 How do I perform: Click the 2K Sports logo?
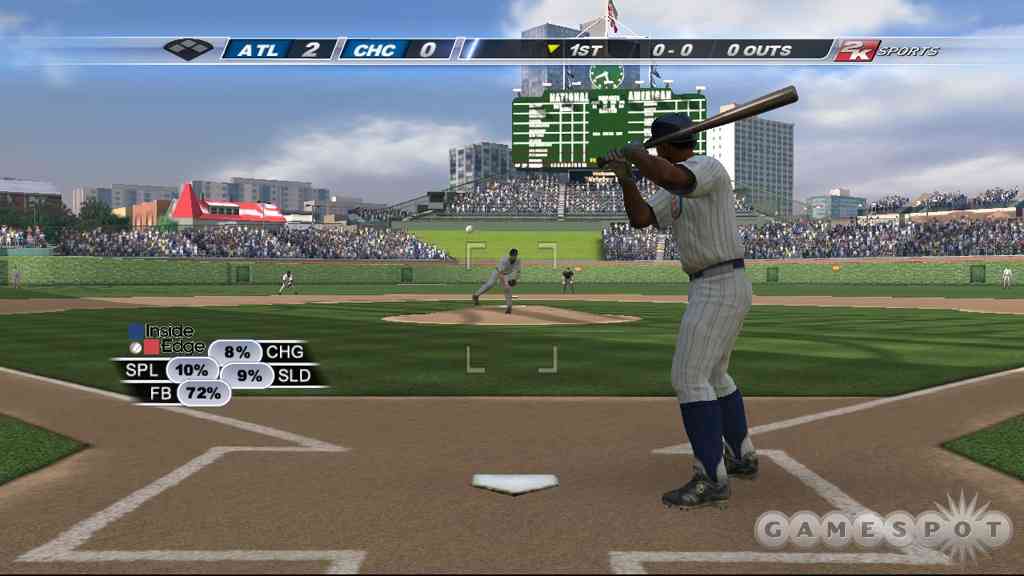pos(886,50)
